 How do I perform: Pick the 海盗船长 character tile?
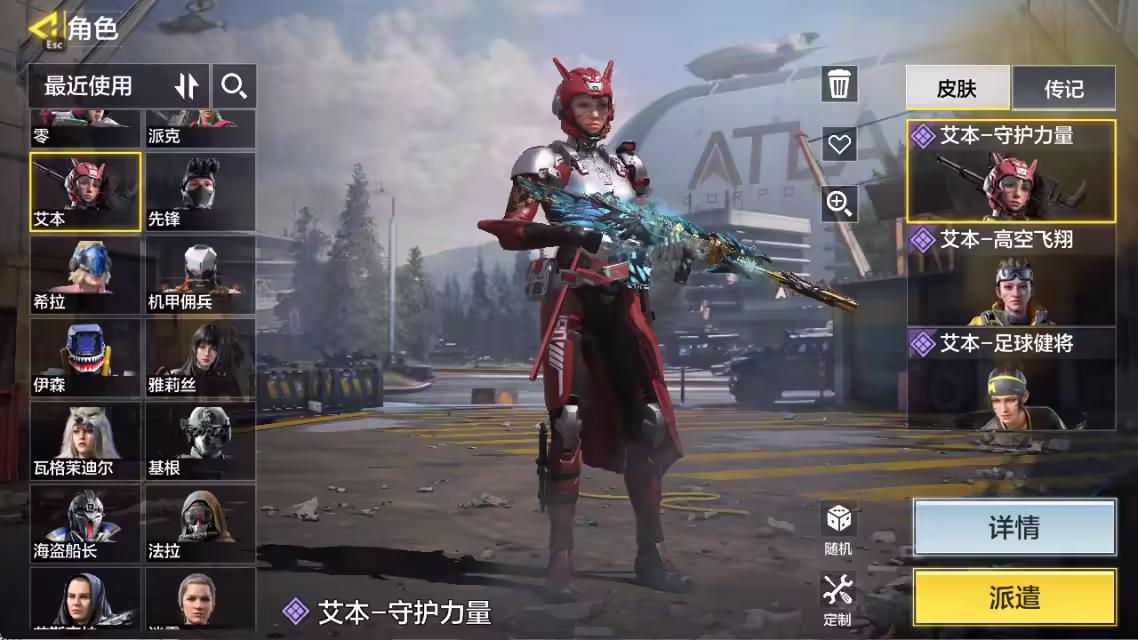click(x=85, y=525)
